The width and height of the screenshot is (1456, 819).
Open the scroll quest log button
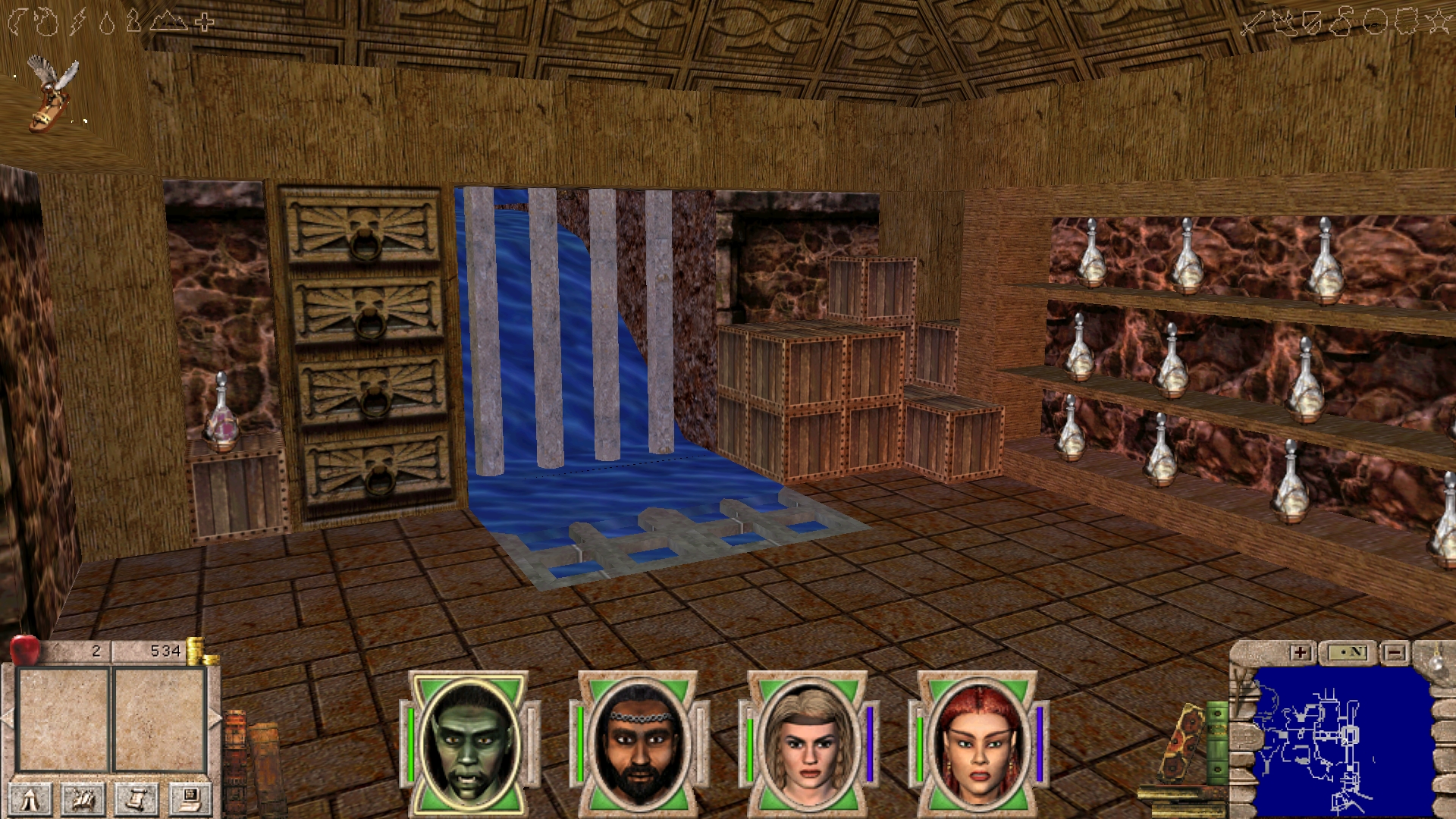(136, 799)
